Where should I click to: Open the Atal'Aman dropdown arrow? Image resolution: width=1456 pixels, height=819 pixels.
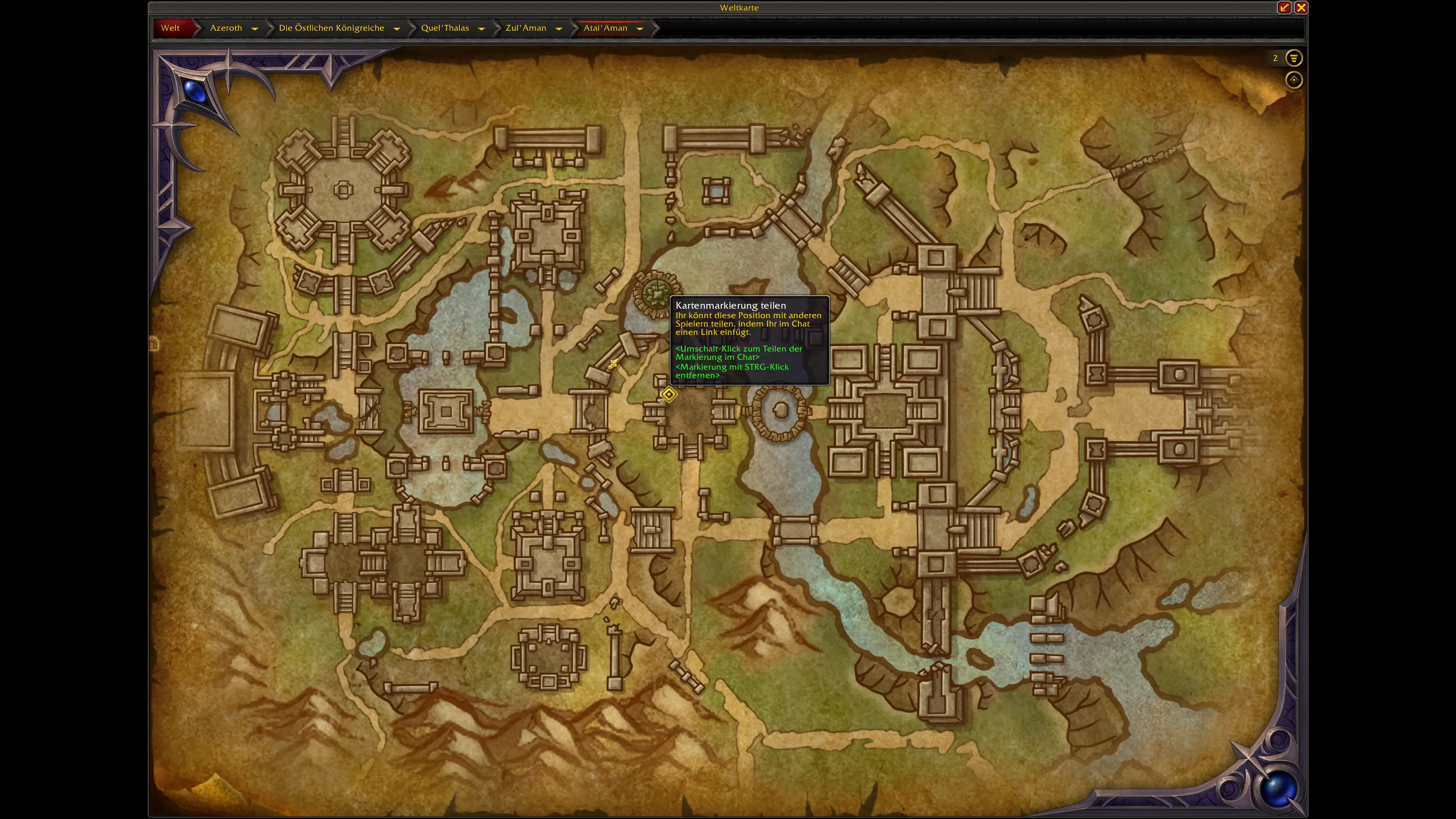pos(640,28)
